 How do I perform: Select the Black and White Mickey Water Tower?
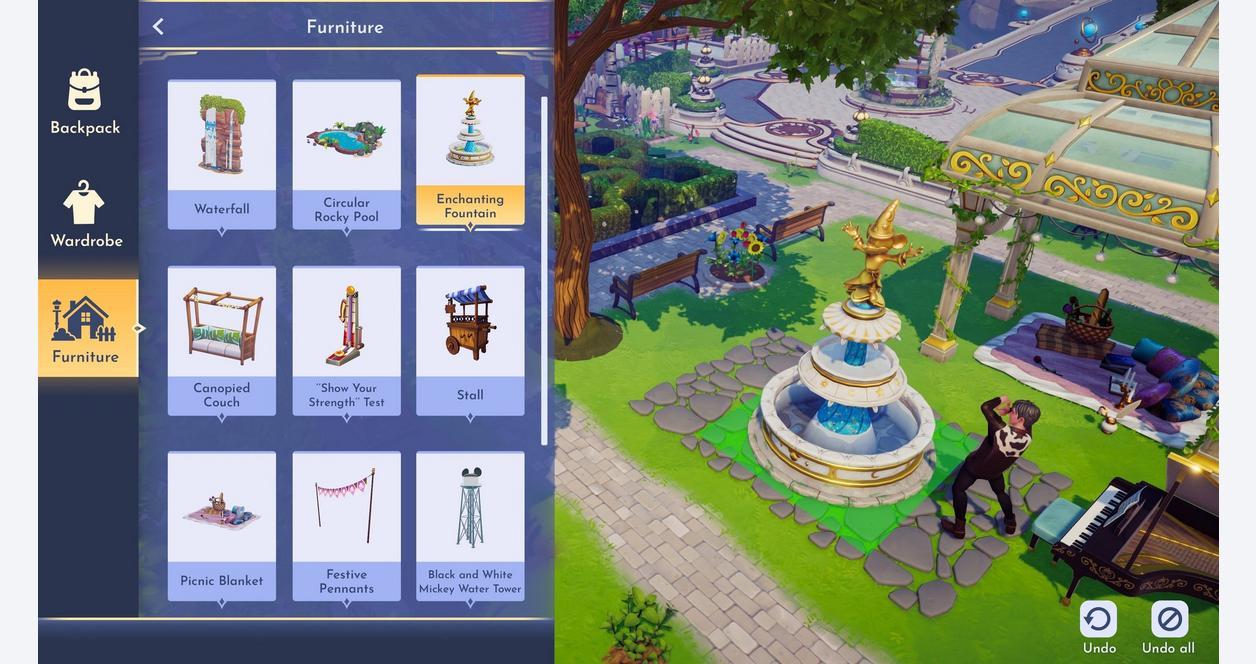click(x=470, y=526)
